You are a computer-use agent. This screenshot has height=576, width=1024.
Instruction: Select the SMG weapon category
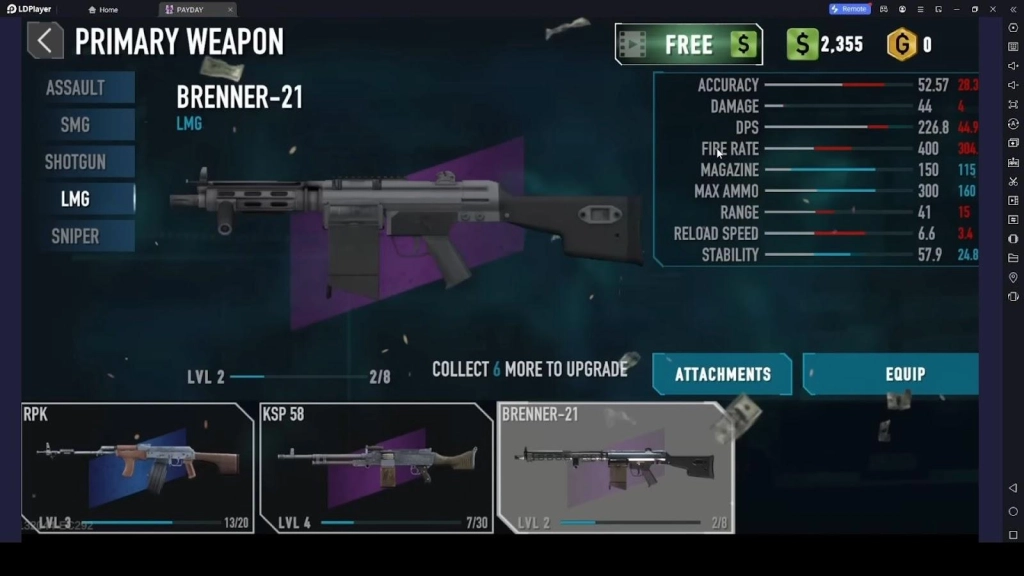tap(76, 125)
